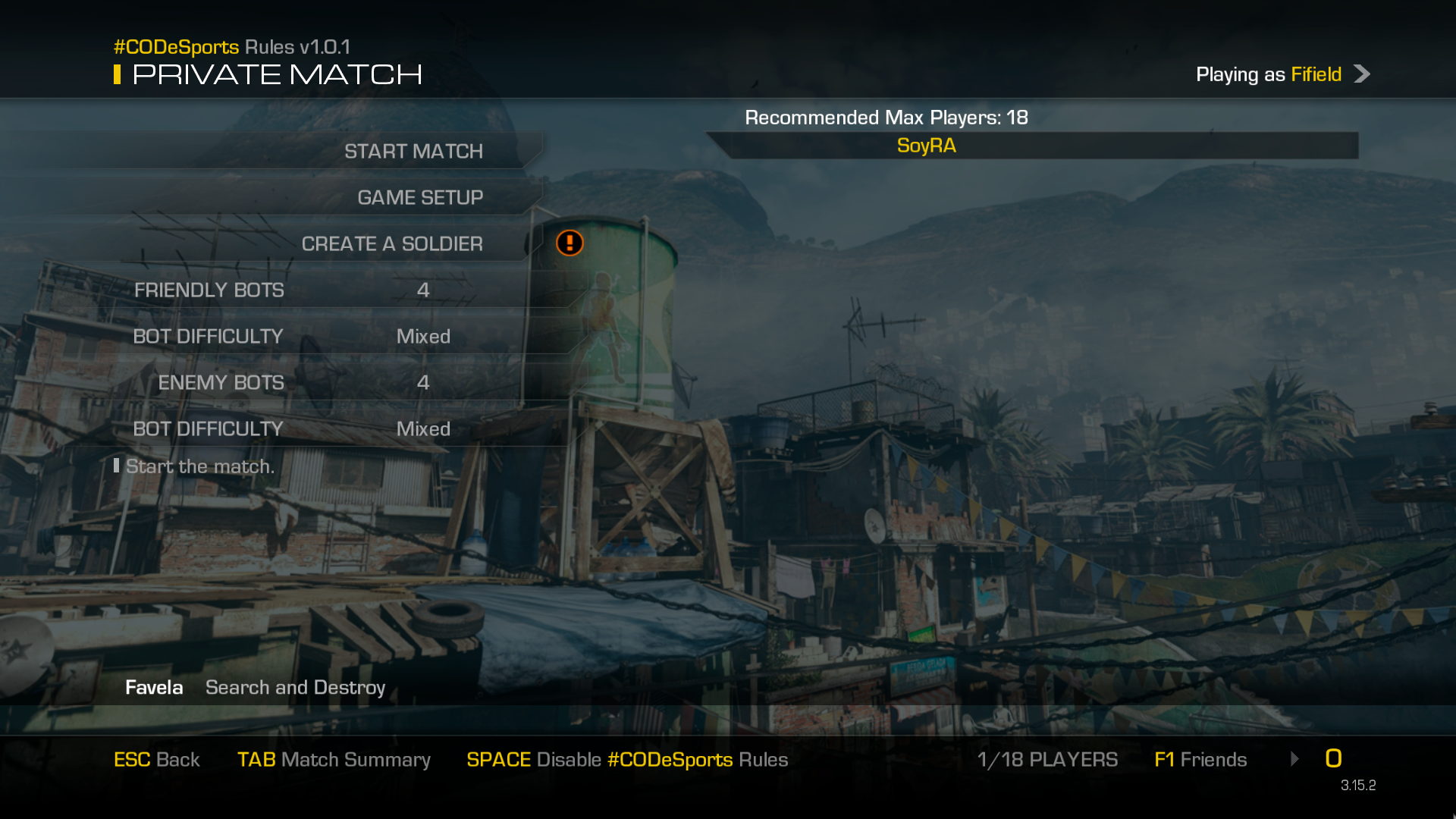Show the Match Summary
The height and width of the screenshot is (819, 1456).
coord(334,759)
